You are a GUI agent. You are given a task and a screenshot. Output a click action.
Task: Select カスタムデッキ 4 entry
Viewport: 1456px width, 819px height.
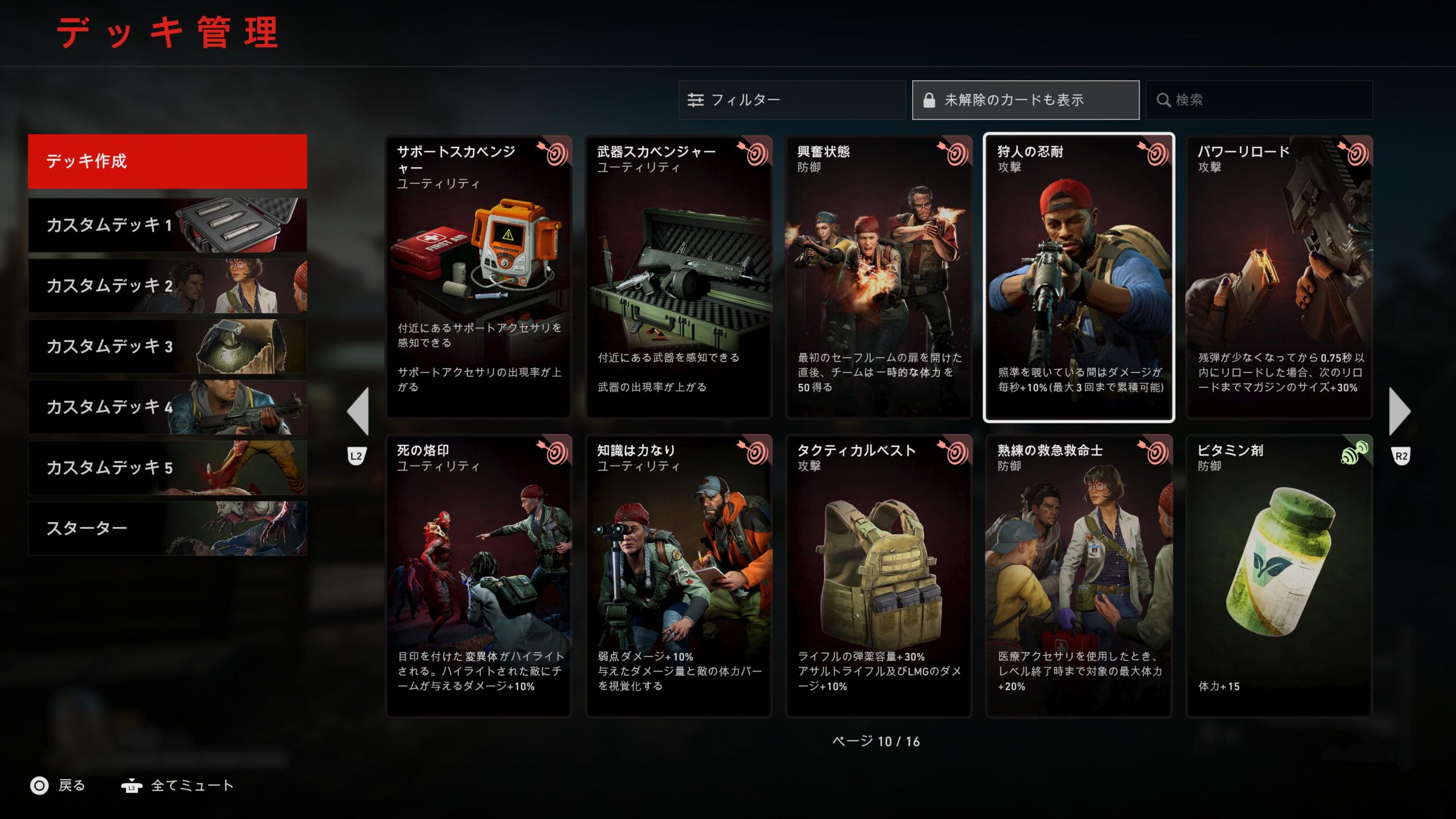pos(167,407)
